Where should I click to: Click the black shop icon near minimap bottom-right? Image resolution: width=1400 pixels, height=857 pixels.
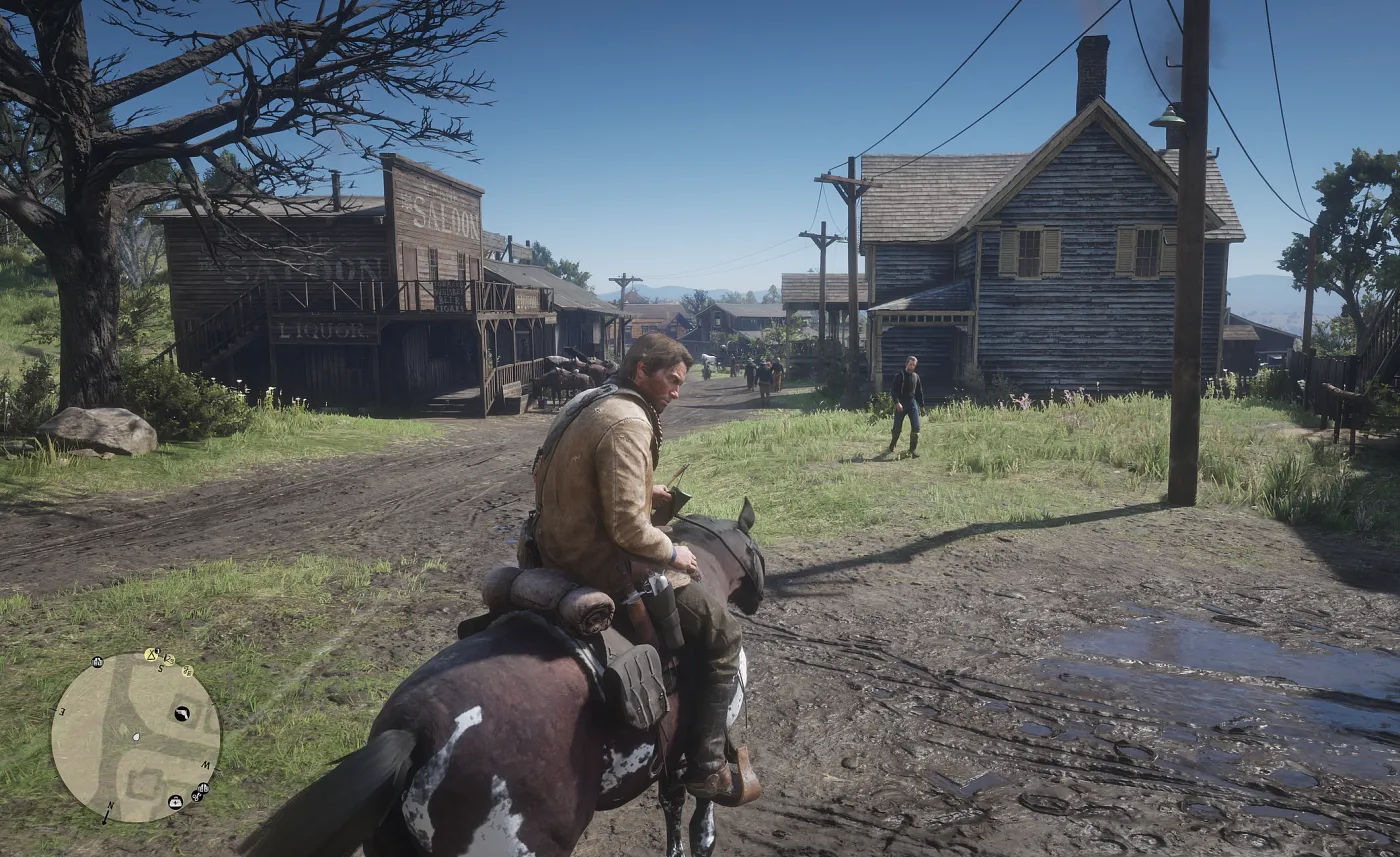[x=204, y=789]
